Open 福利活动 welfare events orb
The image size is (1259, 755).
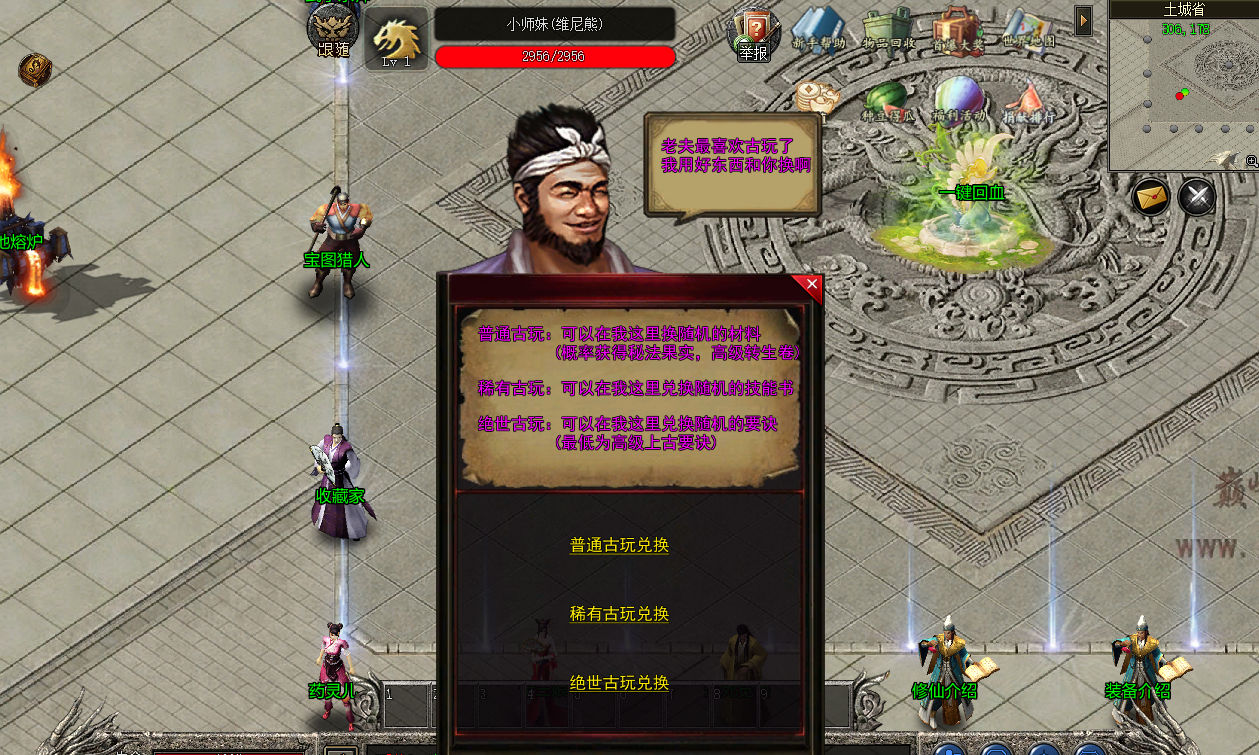pyautogui.click(x=958, y=100)
